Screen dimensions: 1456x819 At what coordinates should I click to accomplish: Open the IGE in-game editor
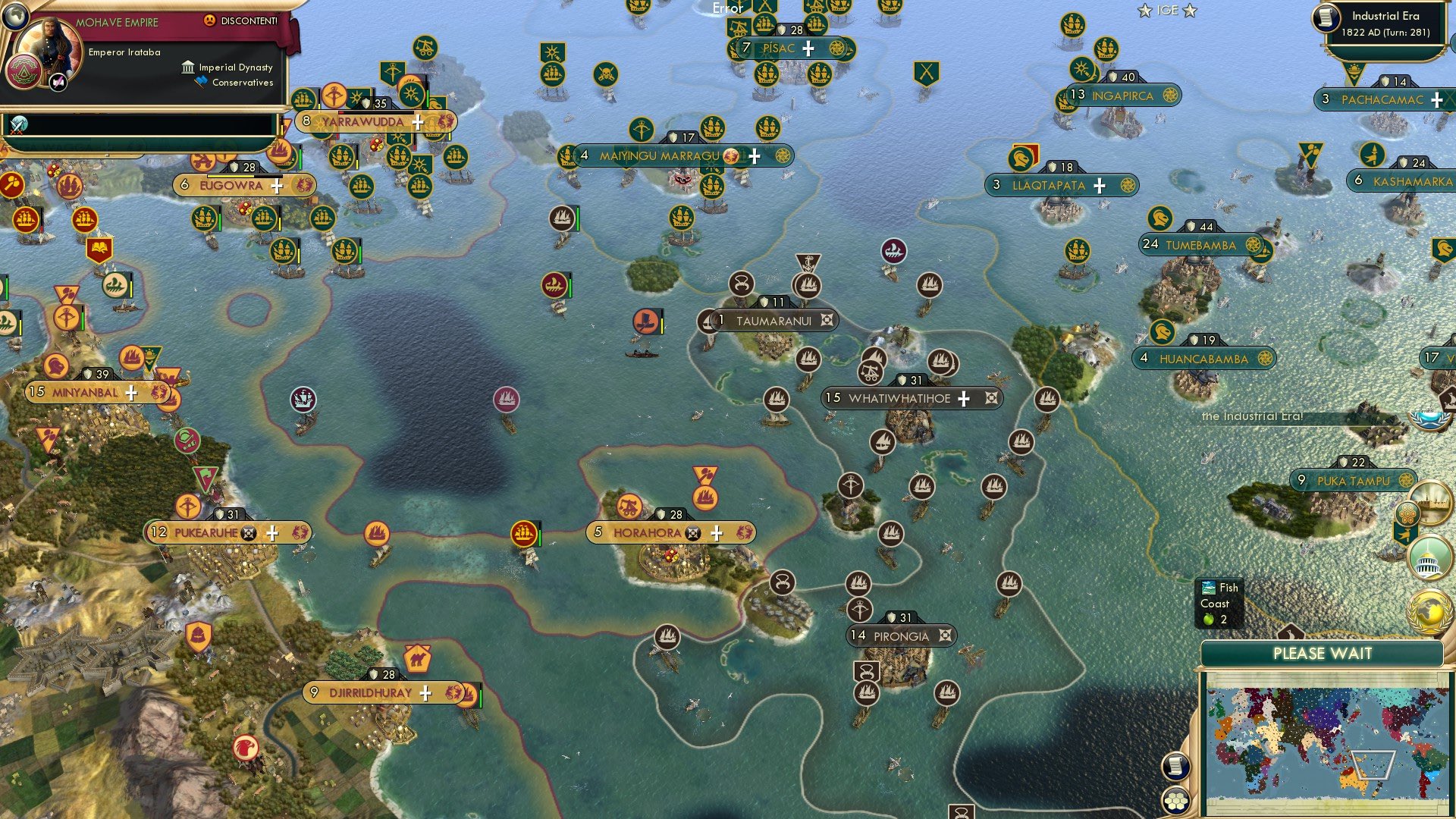[1167, 11]
